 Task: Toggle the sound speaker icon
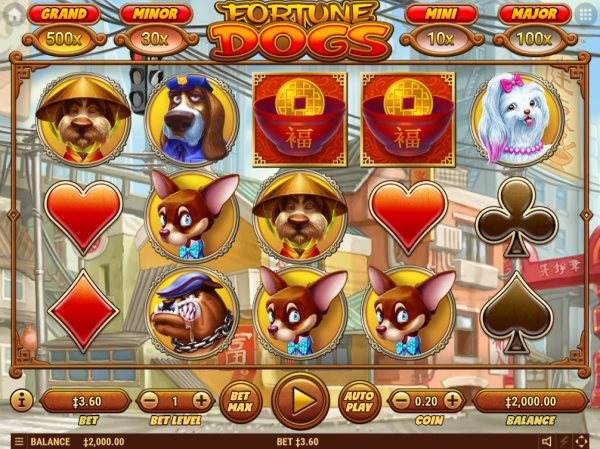pyautogui.click(x=546, y=441)
